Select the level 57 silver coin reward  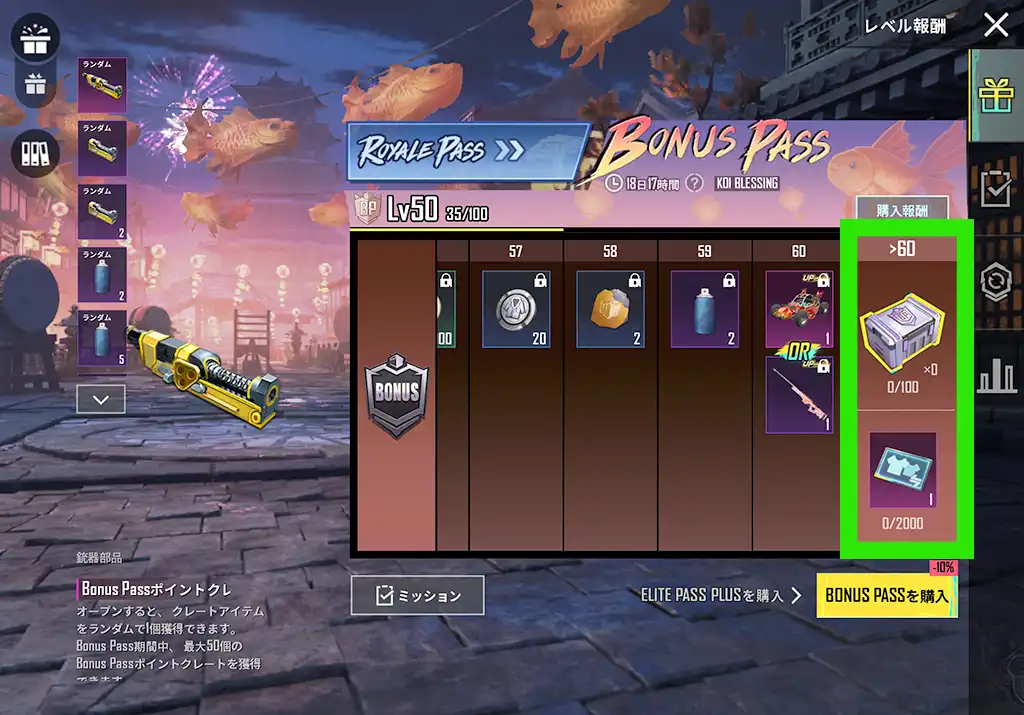[516, 309]
